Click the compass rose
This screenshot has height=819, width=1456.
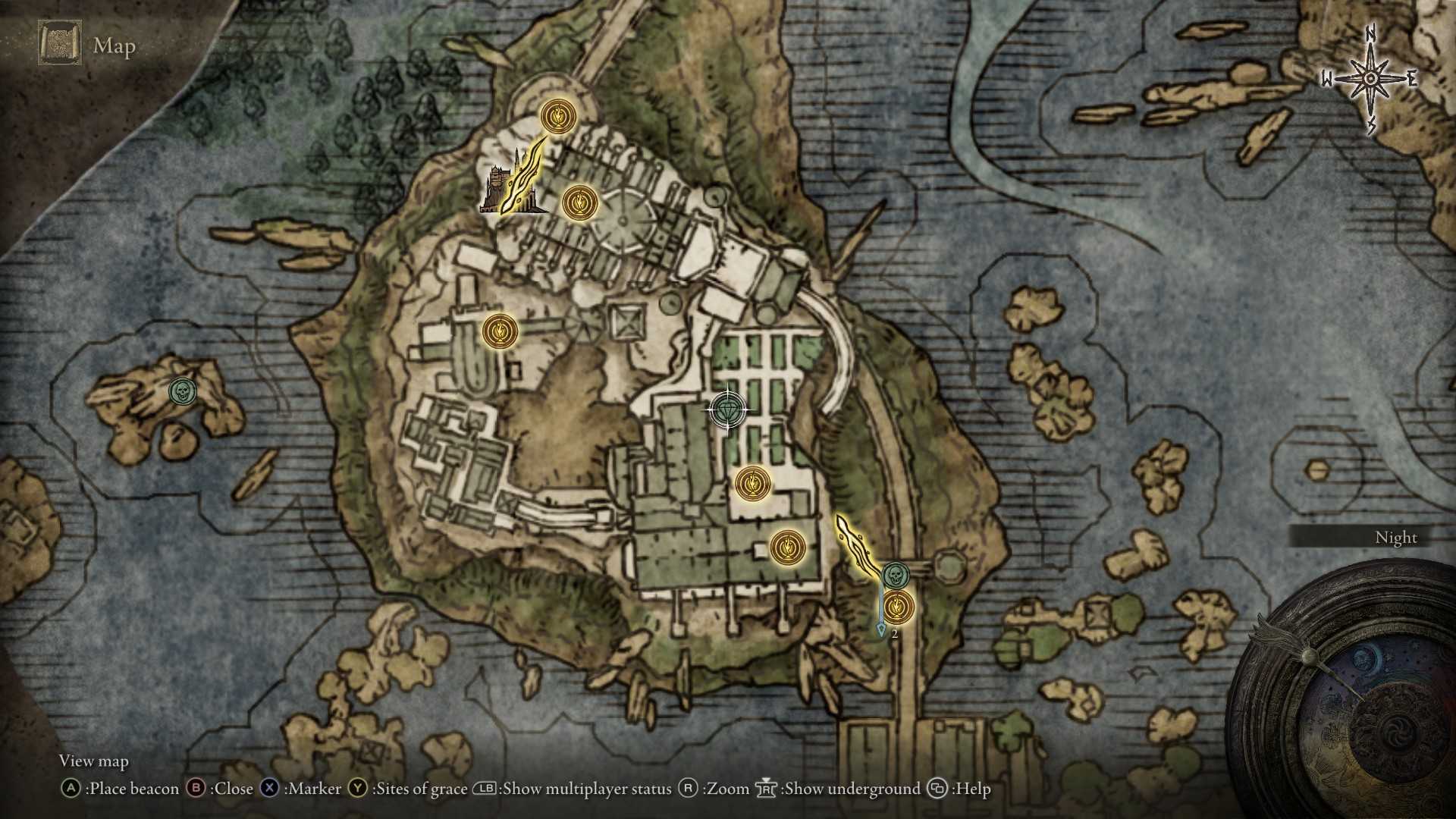pos(1370,79)
